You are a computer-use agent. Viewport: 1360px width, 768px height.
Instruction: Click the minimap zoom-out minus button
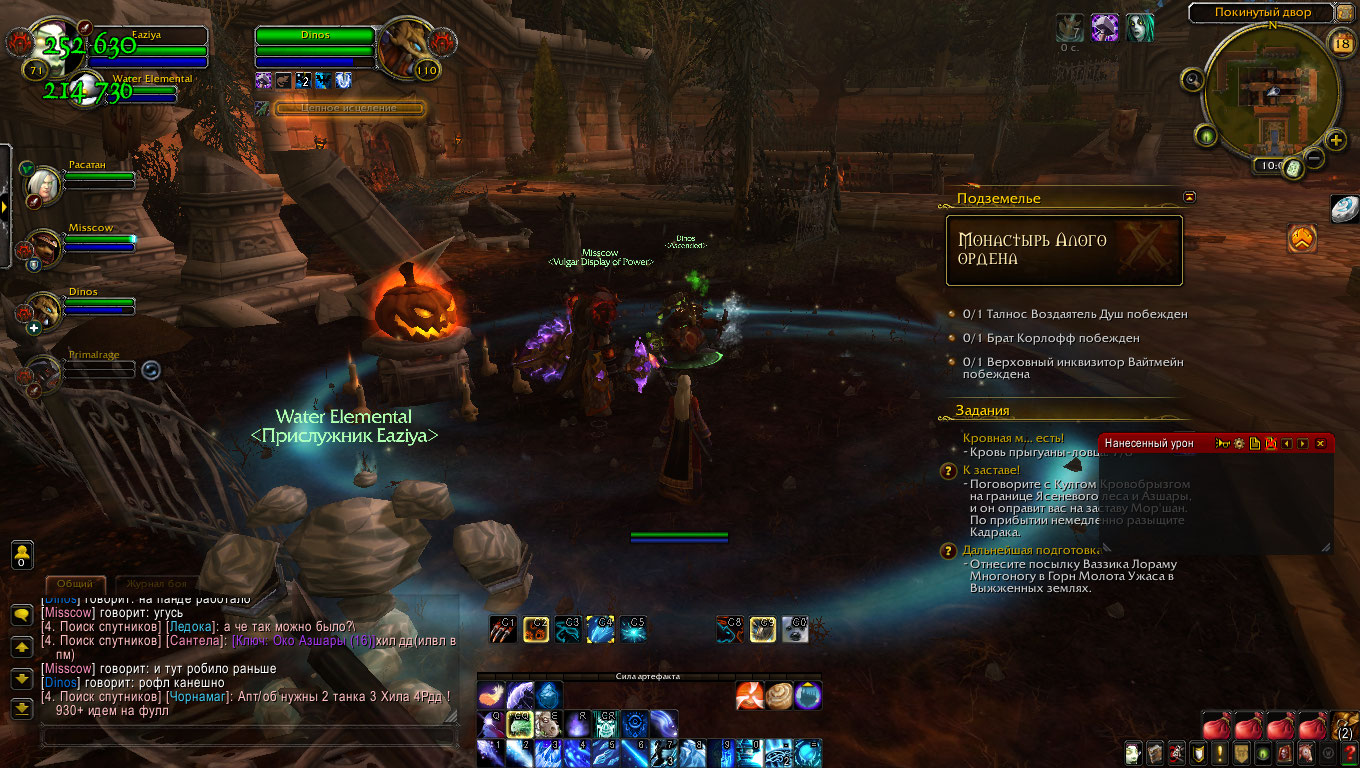tap(1315, 158)
